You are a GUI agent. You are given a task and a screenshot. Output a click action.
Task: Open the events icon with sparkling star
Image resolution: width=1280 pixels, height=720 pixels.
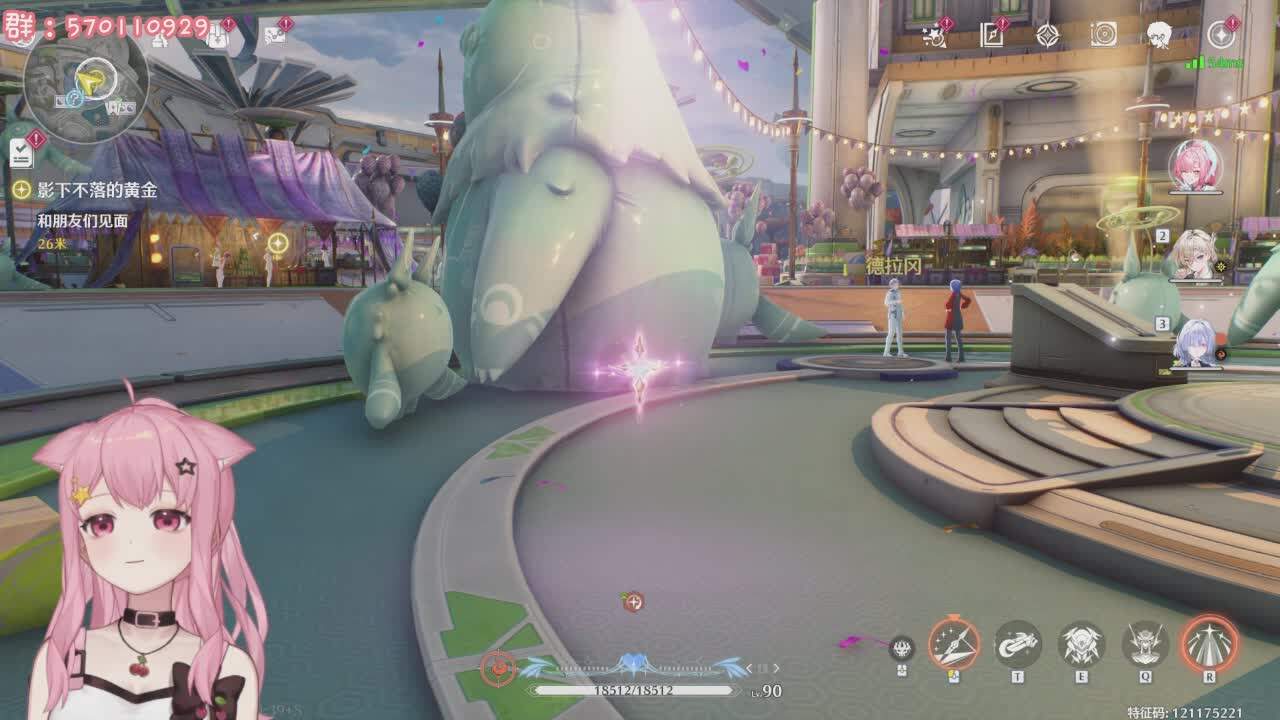tap(936, 36)
